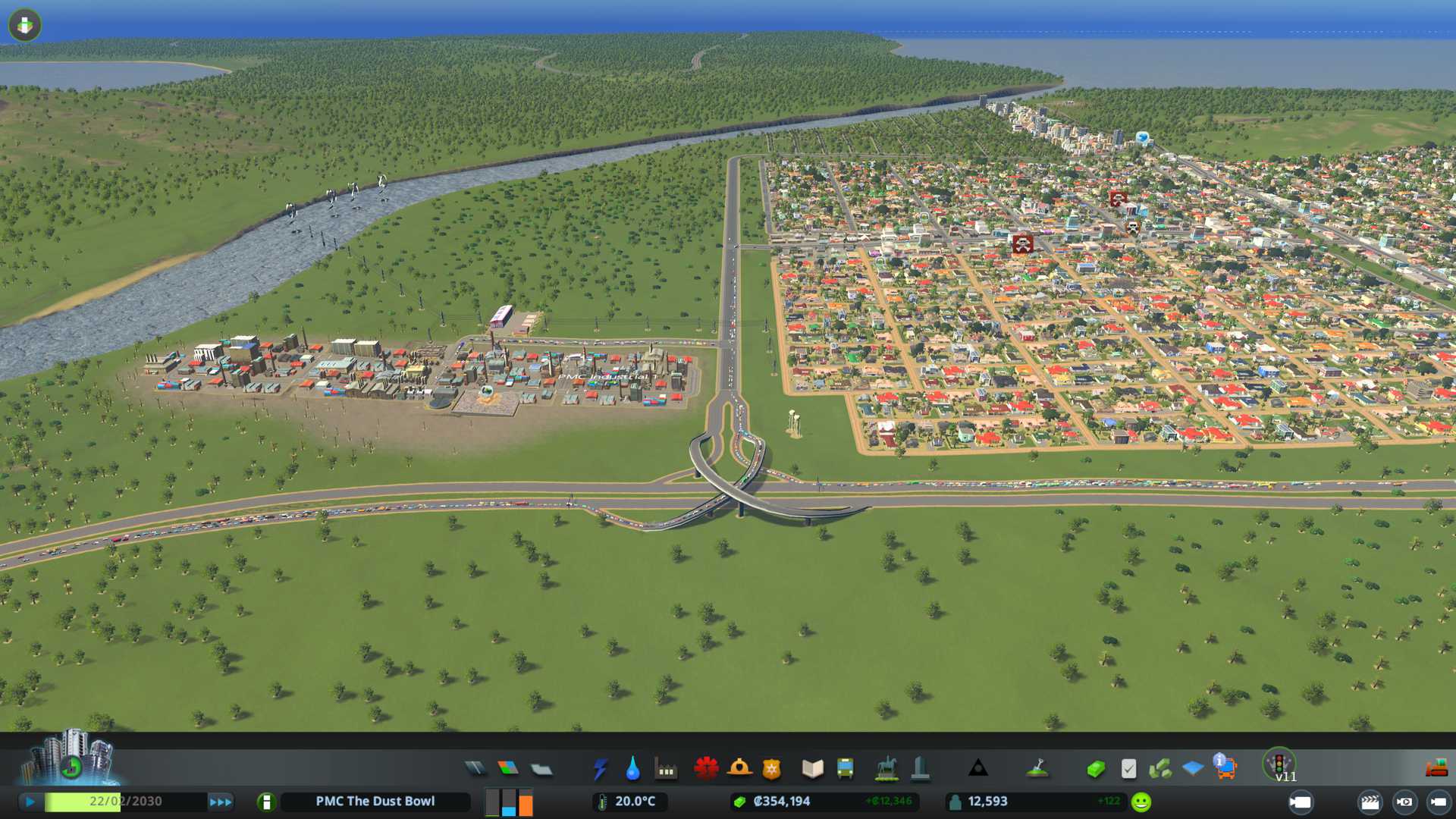This screenshot has width=1456, height=819.
Task: Open the Zoning tool
Action: [508, 769]
